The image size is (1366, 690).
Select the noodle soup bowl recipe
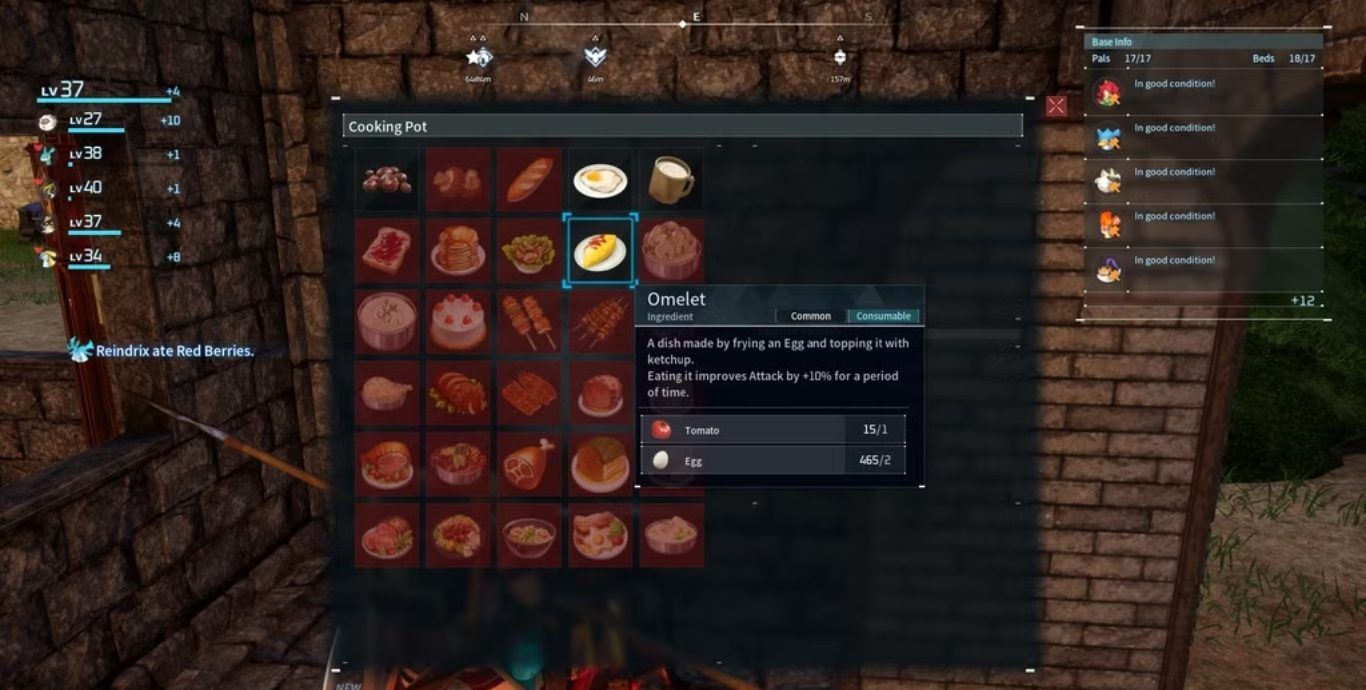point(529,535)
